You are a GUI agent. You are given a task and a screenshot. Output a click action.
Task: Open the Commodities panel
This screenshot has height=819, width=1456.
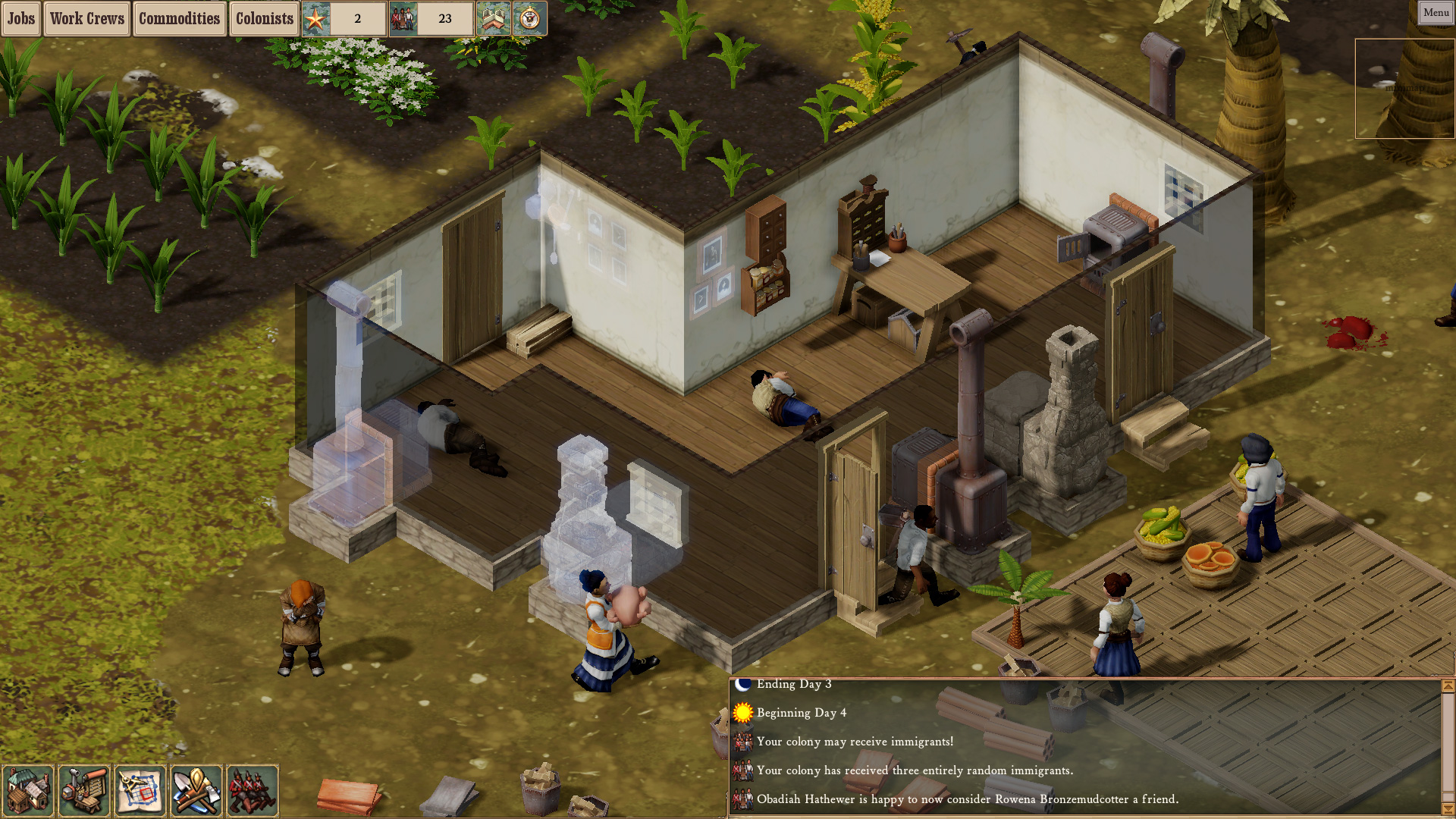click(179, 18)
